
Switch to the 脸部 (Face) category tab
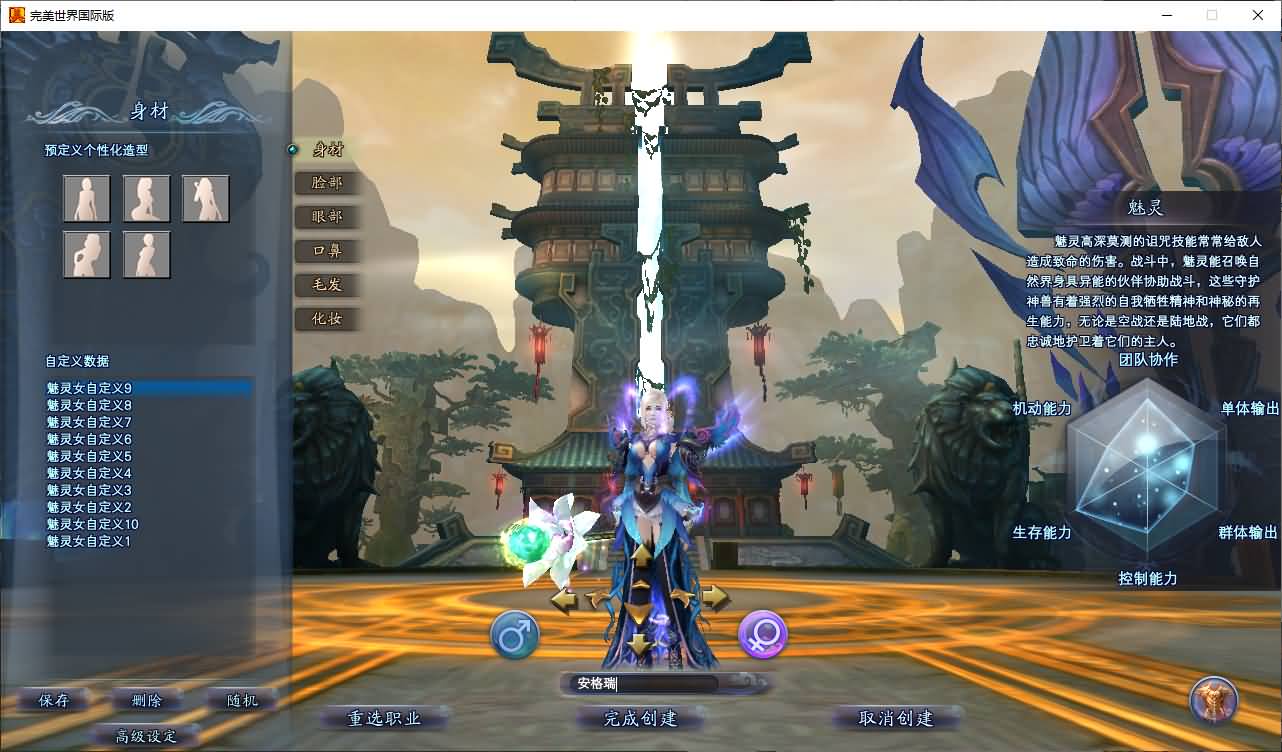[326, 183]
